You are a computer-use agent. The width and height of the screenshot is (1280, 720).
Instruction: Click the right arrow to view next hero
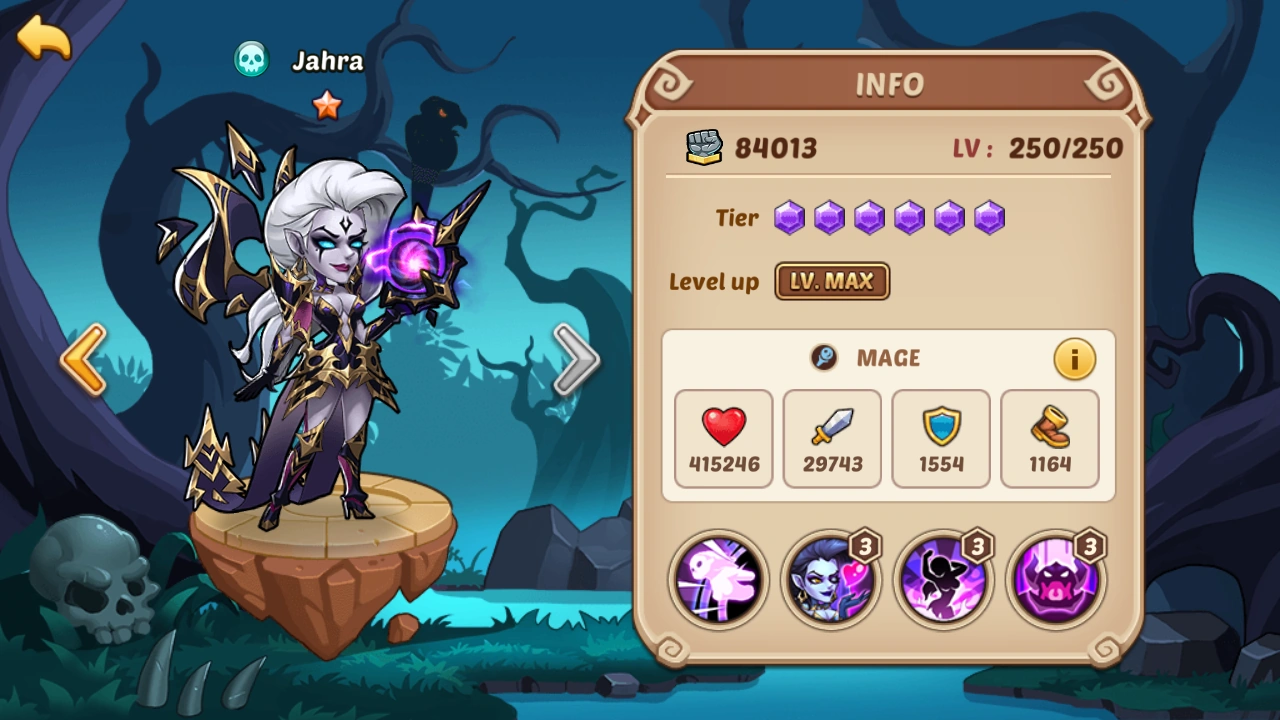pos(578,358)
